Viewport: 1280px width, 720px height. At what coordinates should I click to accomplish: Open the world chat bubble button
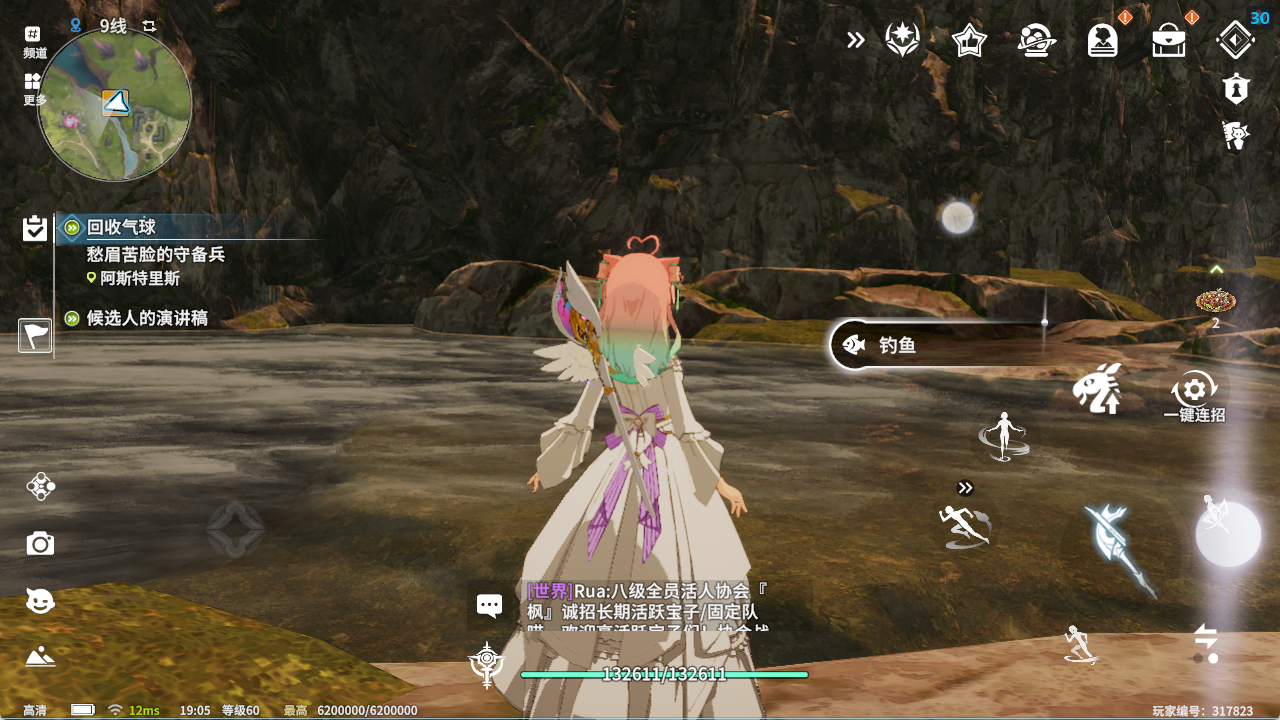coord(489,605)
